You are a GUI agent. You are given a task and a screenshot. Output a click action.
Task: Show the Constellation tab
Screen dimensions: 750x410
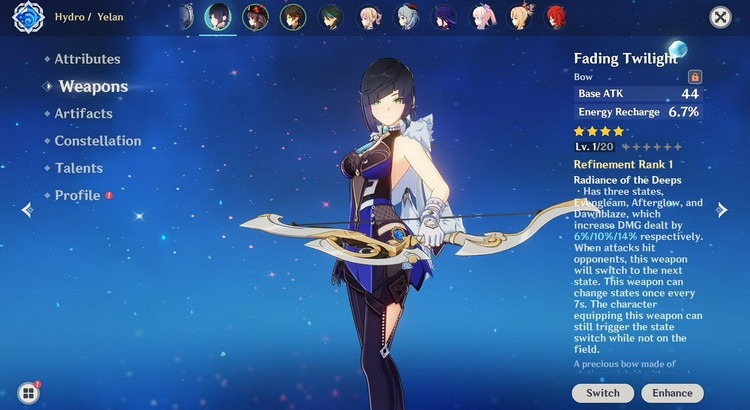coord(98,141)
